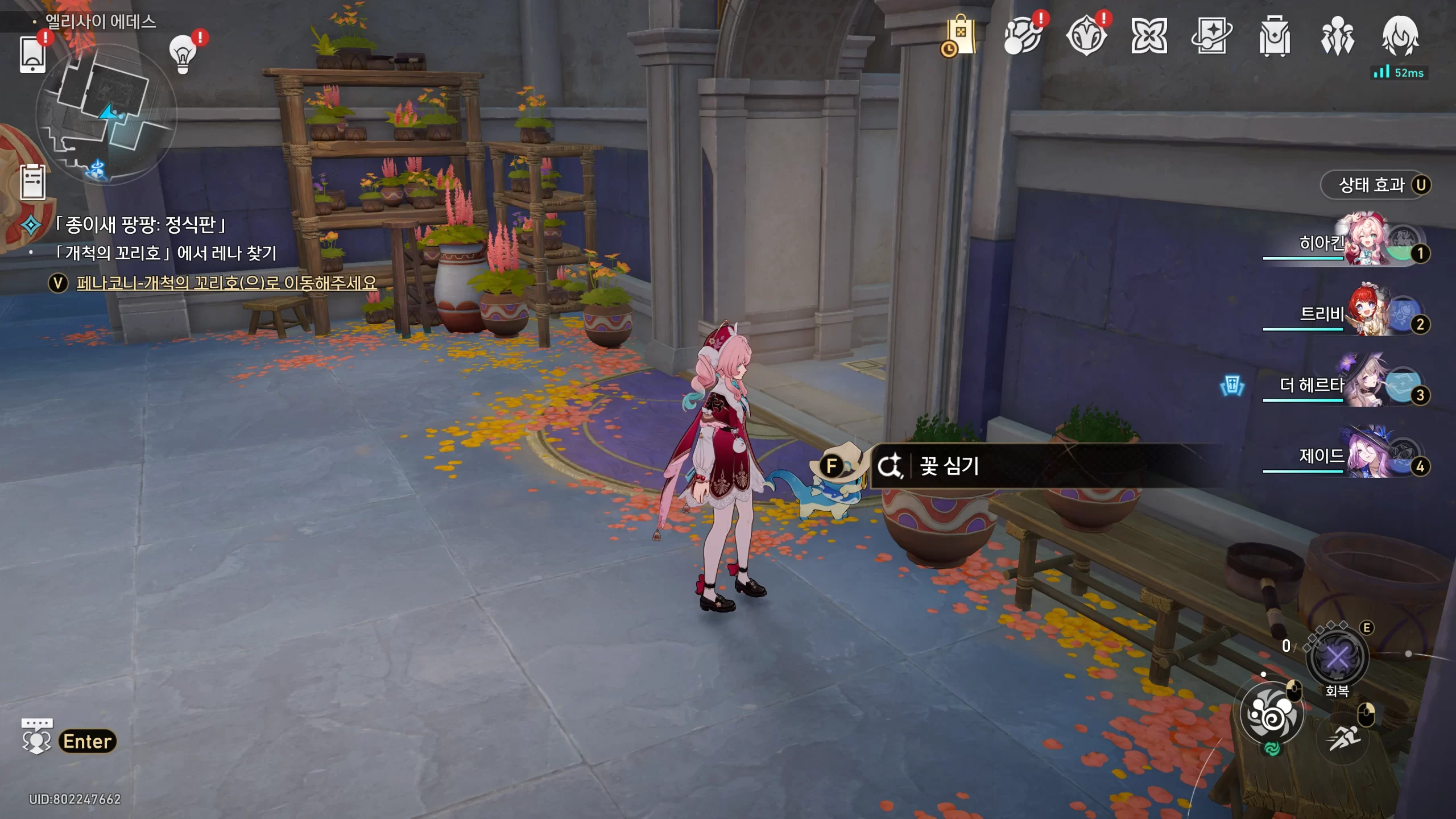Open the chat speech bubble icon
The image size is (1456, 819).
[36, 736]
